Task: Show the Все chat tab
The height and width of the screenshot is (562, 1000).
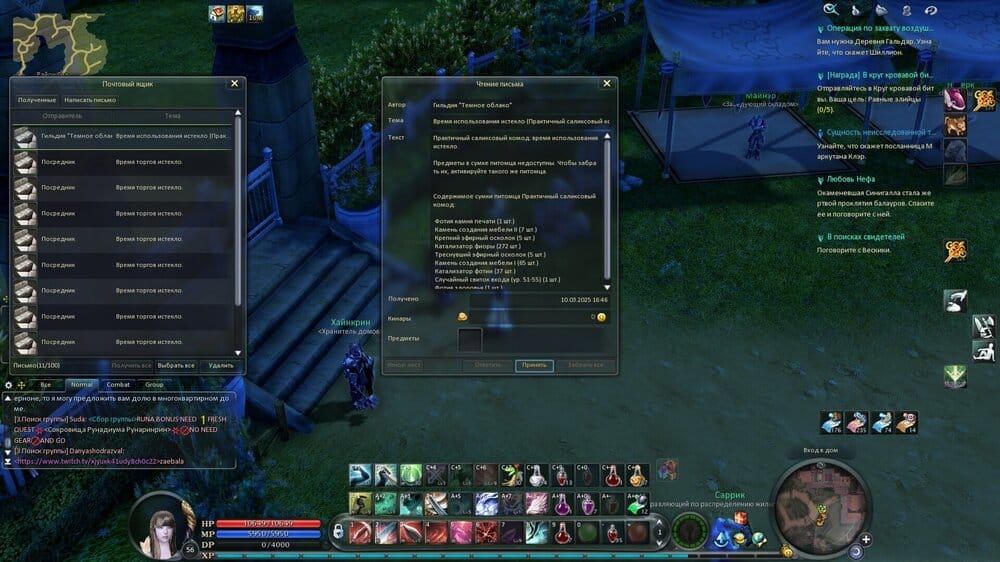Action: click(45, 384)
